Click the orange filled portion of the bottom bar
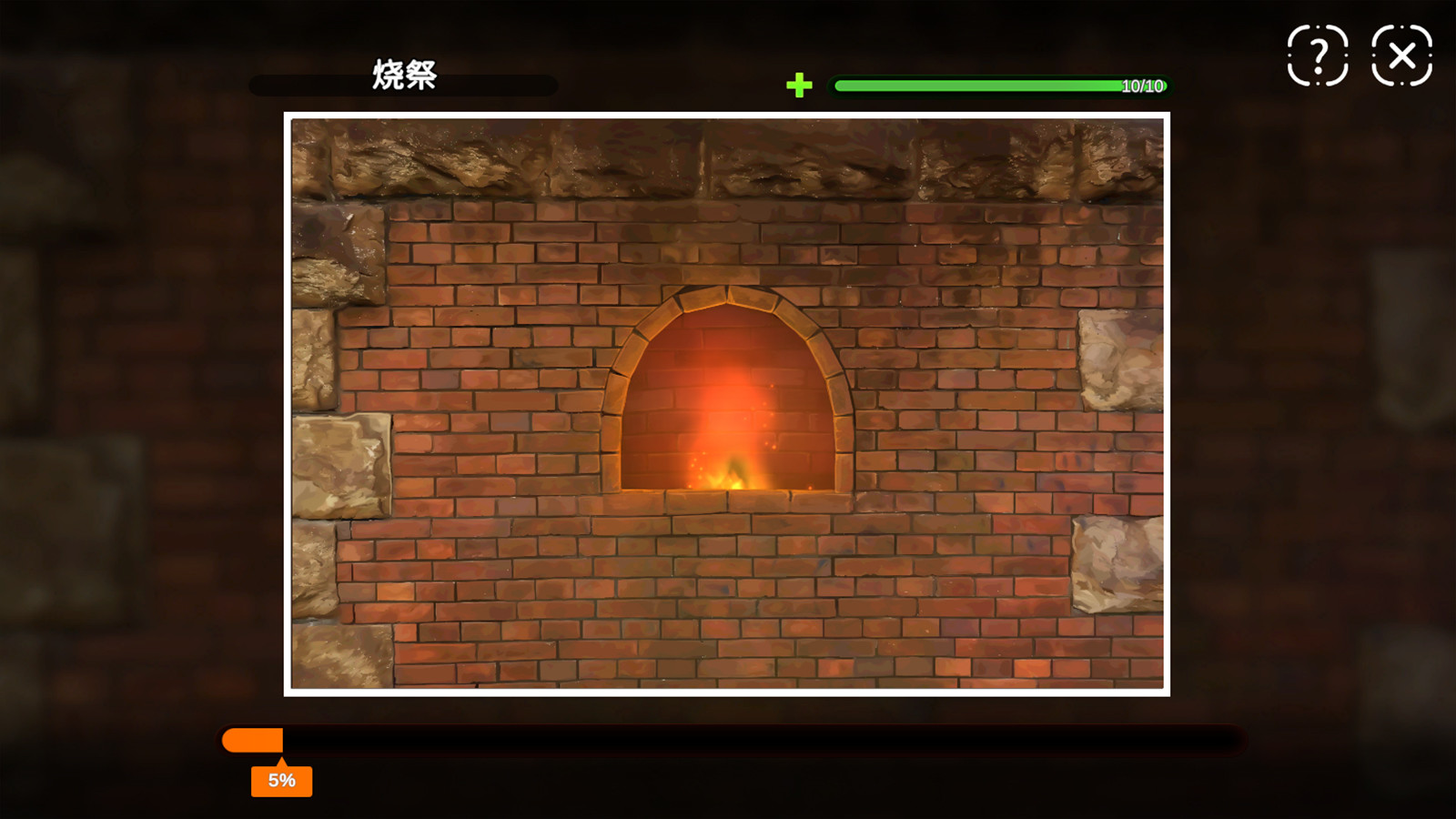Image resolution: width=1456 pixels, height=819 pixels. point(252,740)
